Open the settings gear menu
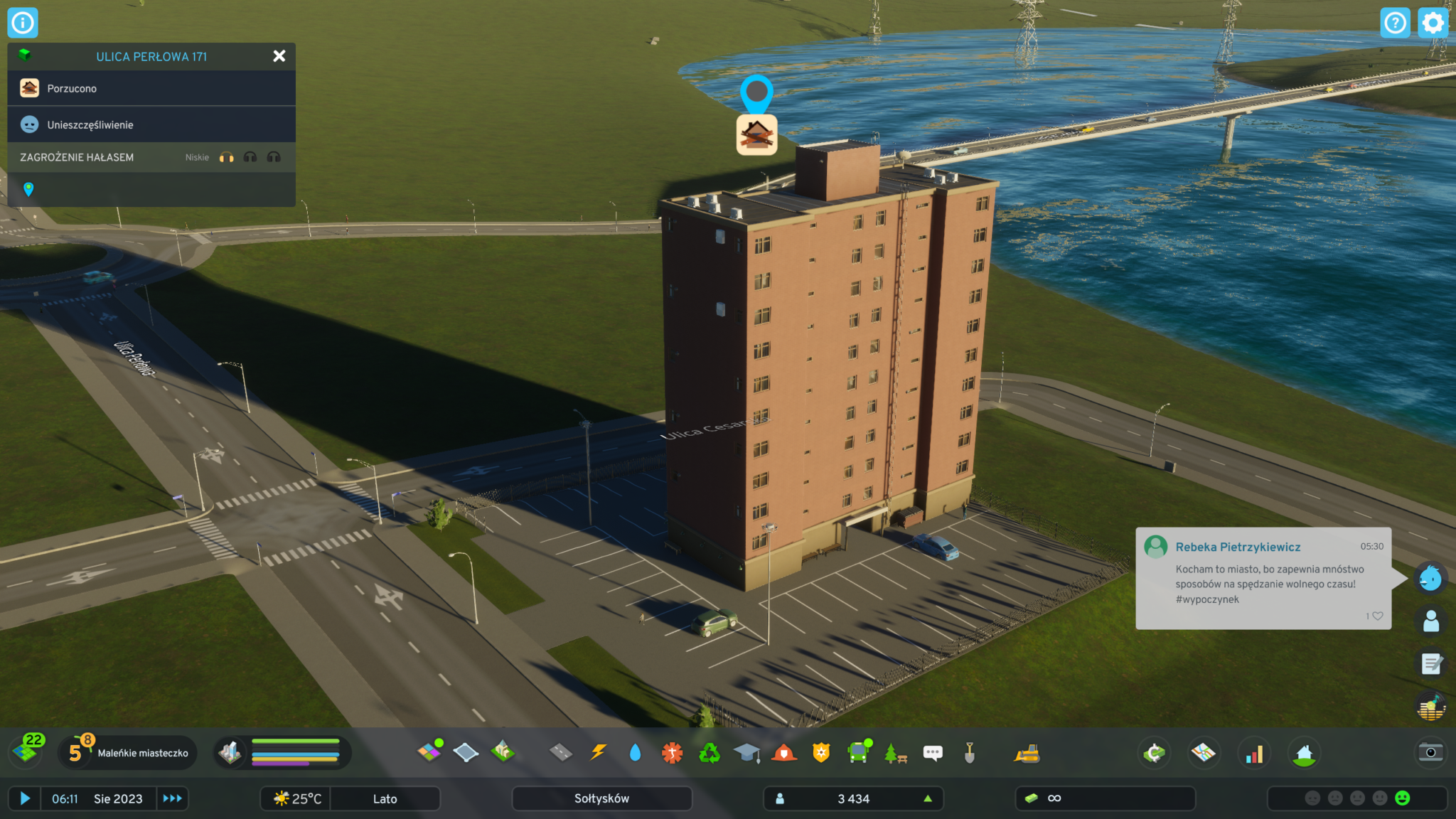Image resolution: width=1456 pixels, height=819 pixels. pos(1433,23)
